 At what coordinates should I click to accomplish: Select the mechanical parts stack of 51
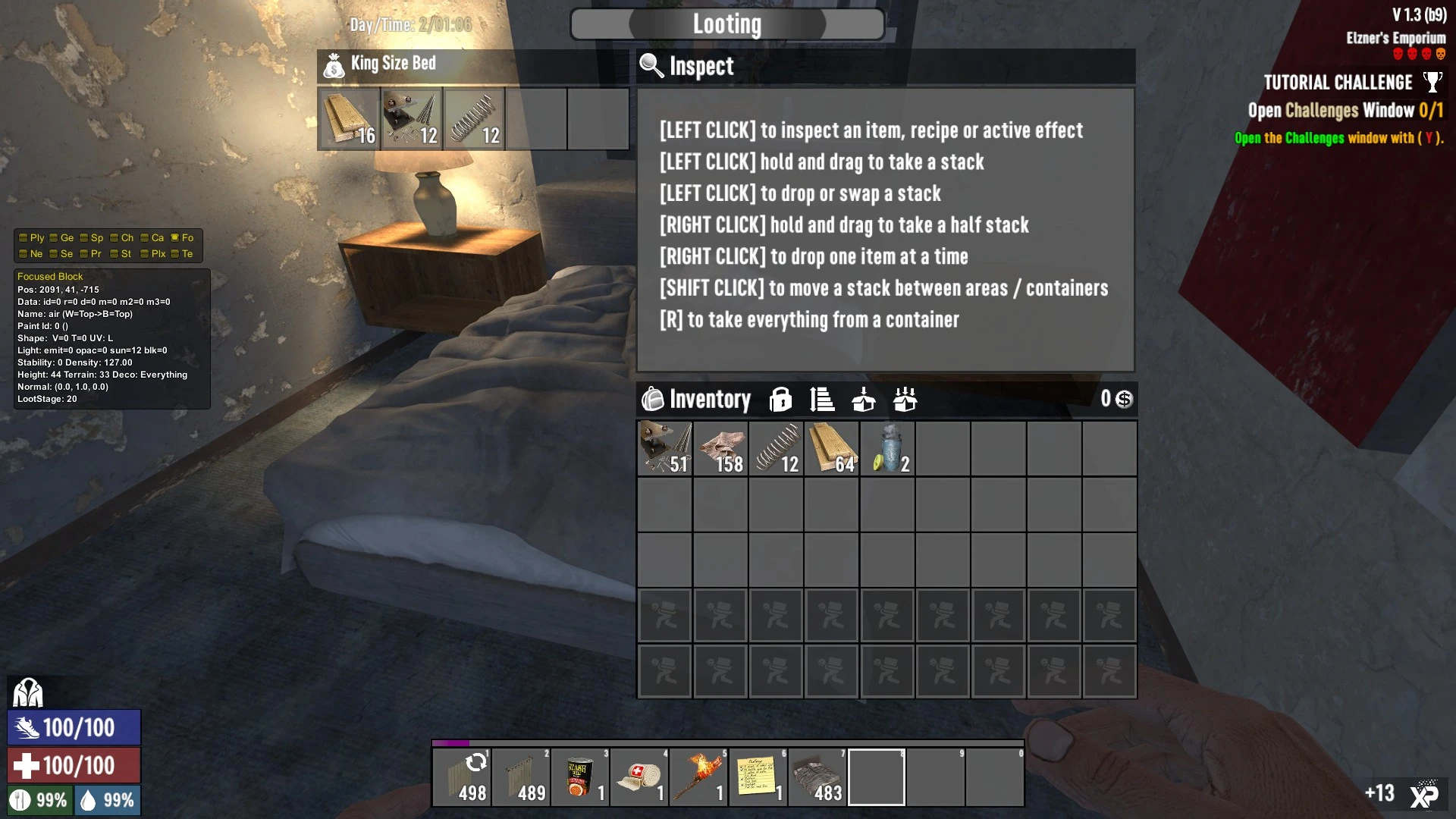(665, 449)
